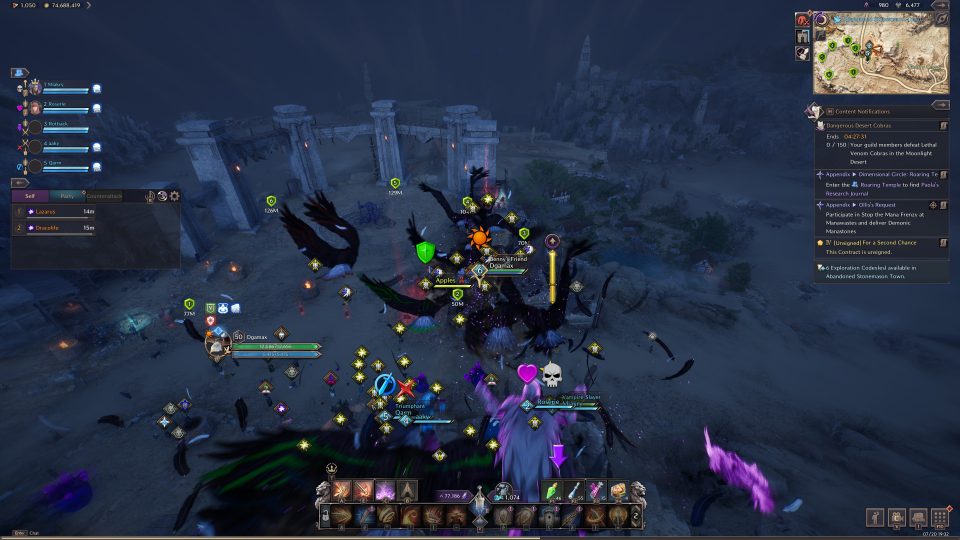Switch to the Party tab
Screen dimensions: 960x540
(x=66, y=196)
